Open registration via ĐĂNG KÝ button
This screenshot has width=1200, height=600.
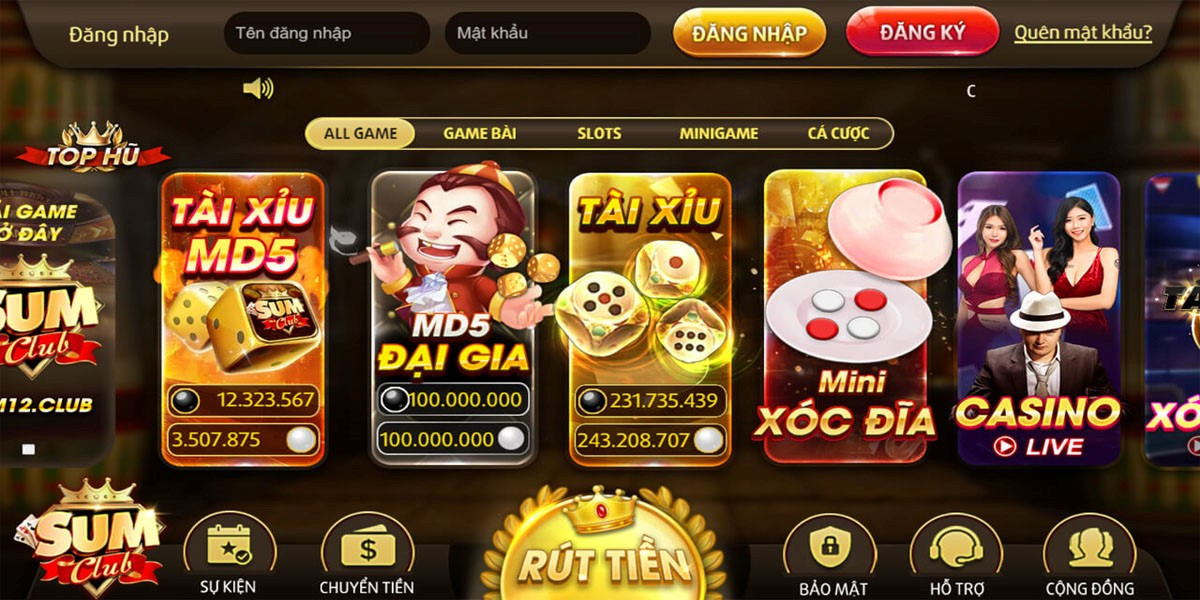[x=922, y=32]
